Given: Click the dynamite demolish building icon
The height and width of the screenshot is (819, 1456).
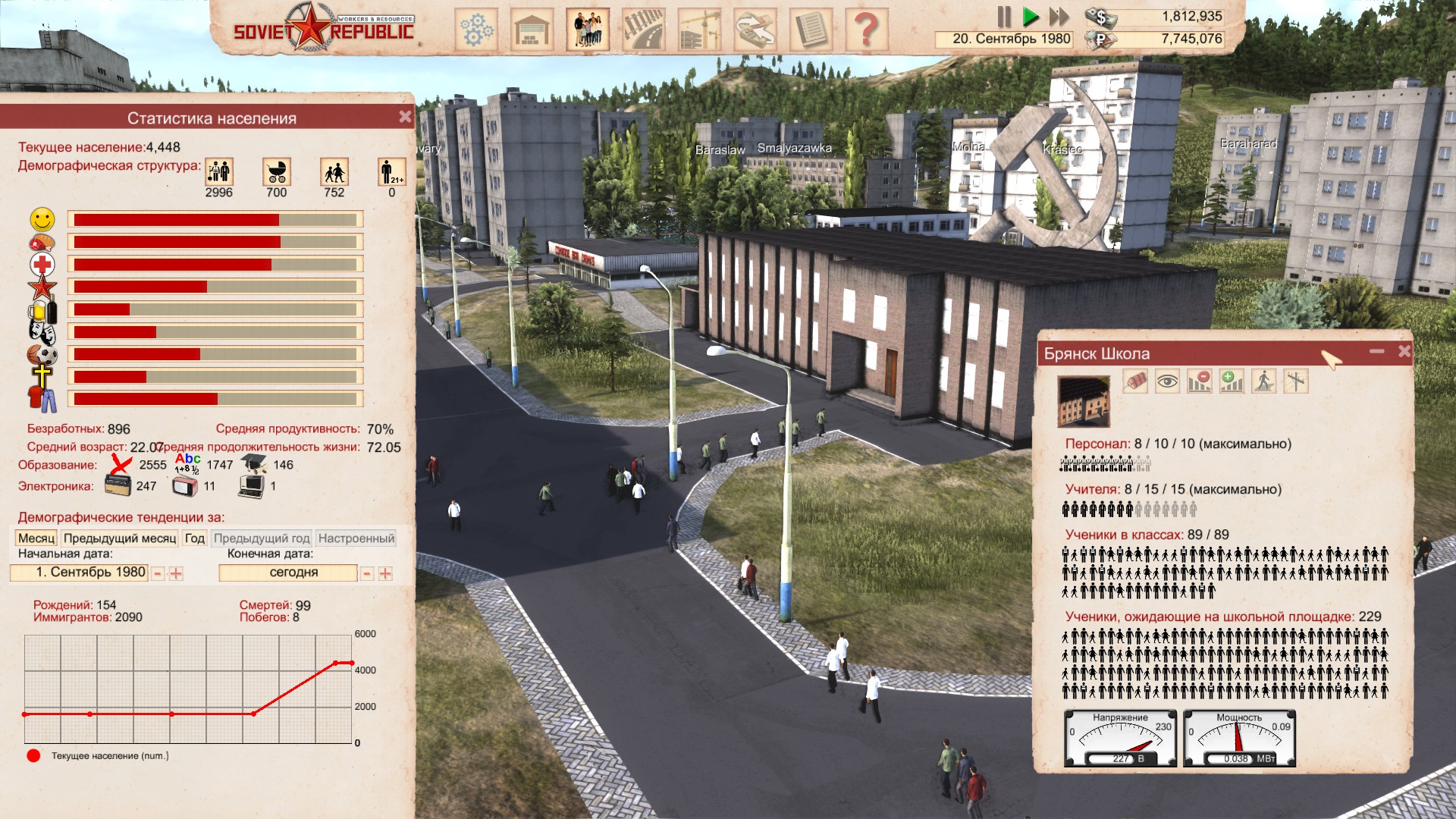Looking at the screenshot, I should pyautogui.click(x=1135, y=381).
